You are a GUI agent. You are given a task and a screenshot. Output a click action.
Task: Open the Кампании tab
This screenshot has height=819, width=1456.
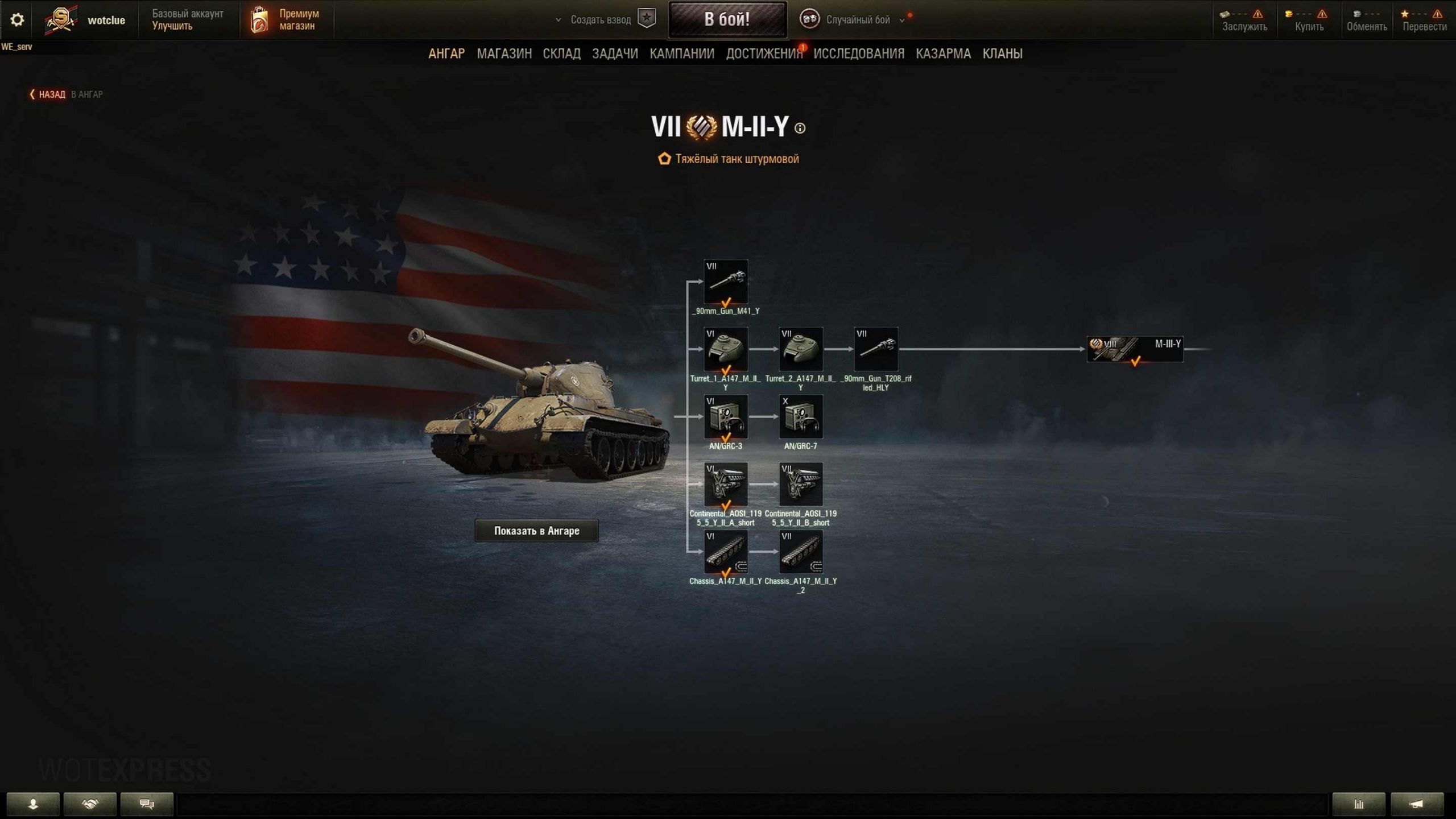pyautogui.click(x=682, y=53)
